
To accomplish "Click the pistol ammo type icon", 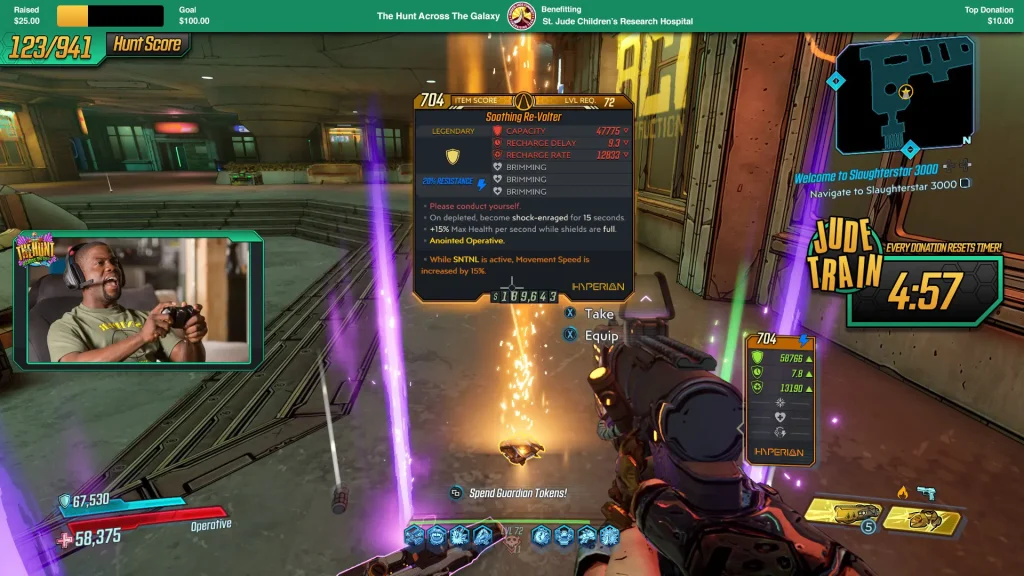I will [925, 492].
